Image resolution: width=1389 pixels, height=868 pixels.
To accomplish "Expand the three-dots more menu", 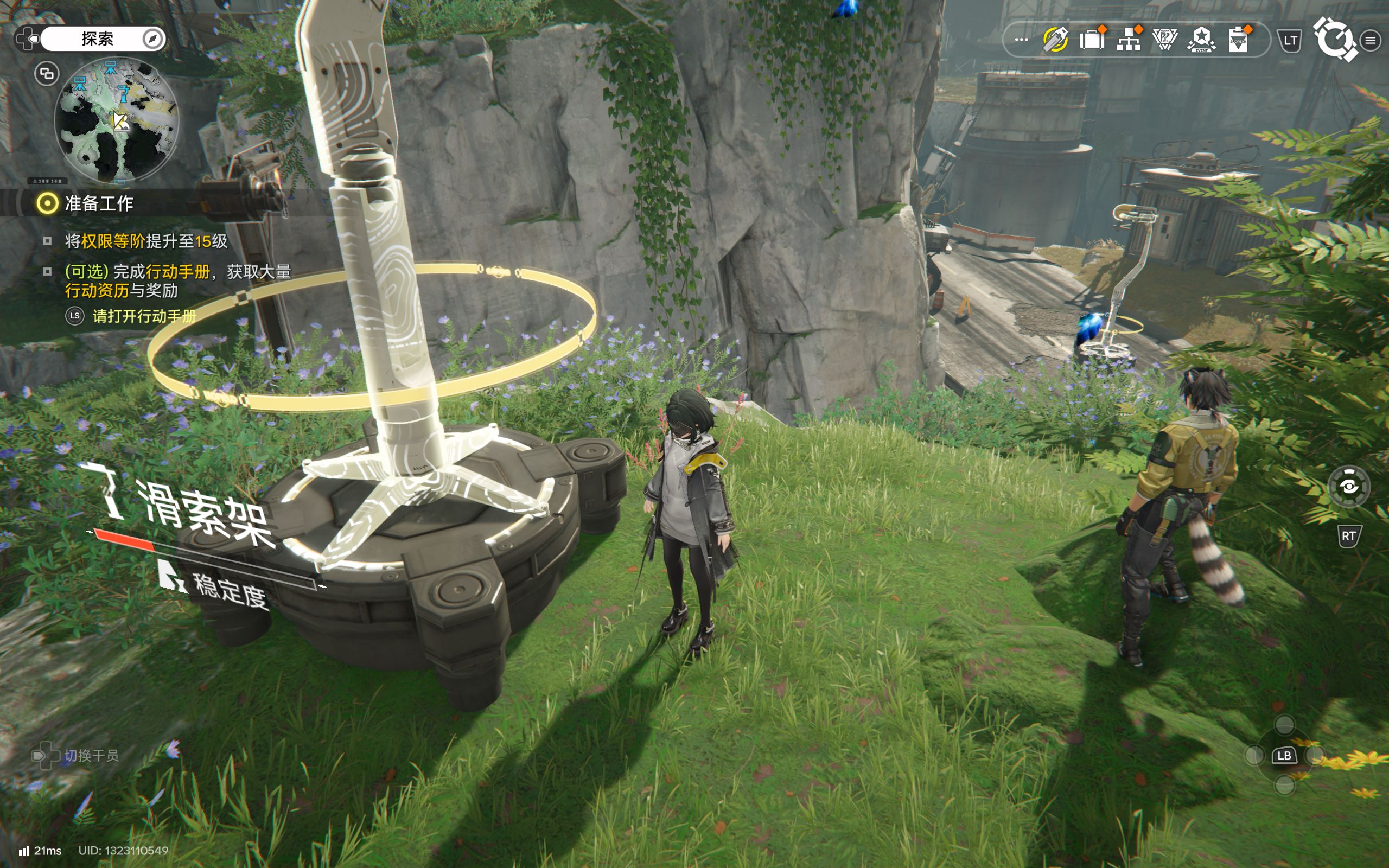I will pos(1021,40).
